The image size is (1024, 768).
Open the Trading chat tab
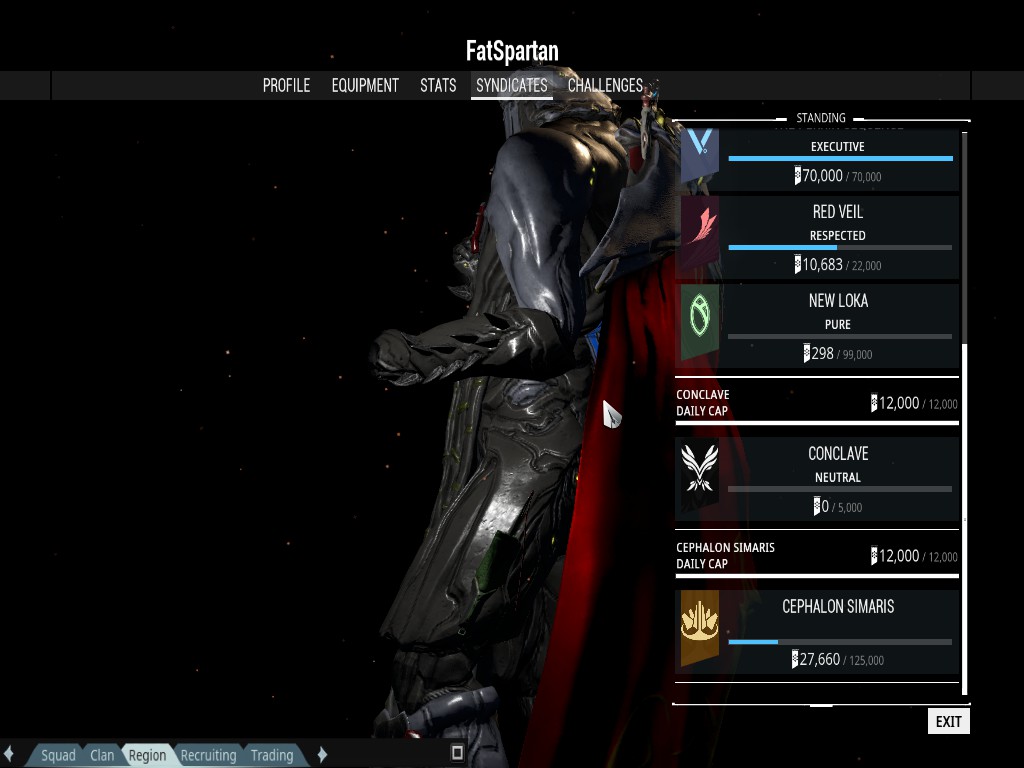click(272, 755)
